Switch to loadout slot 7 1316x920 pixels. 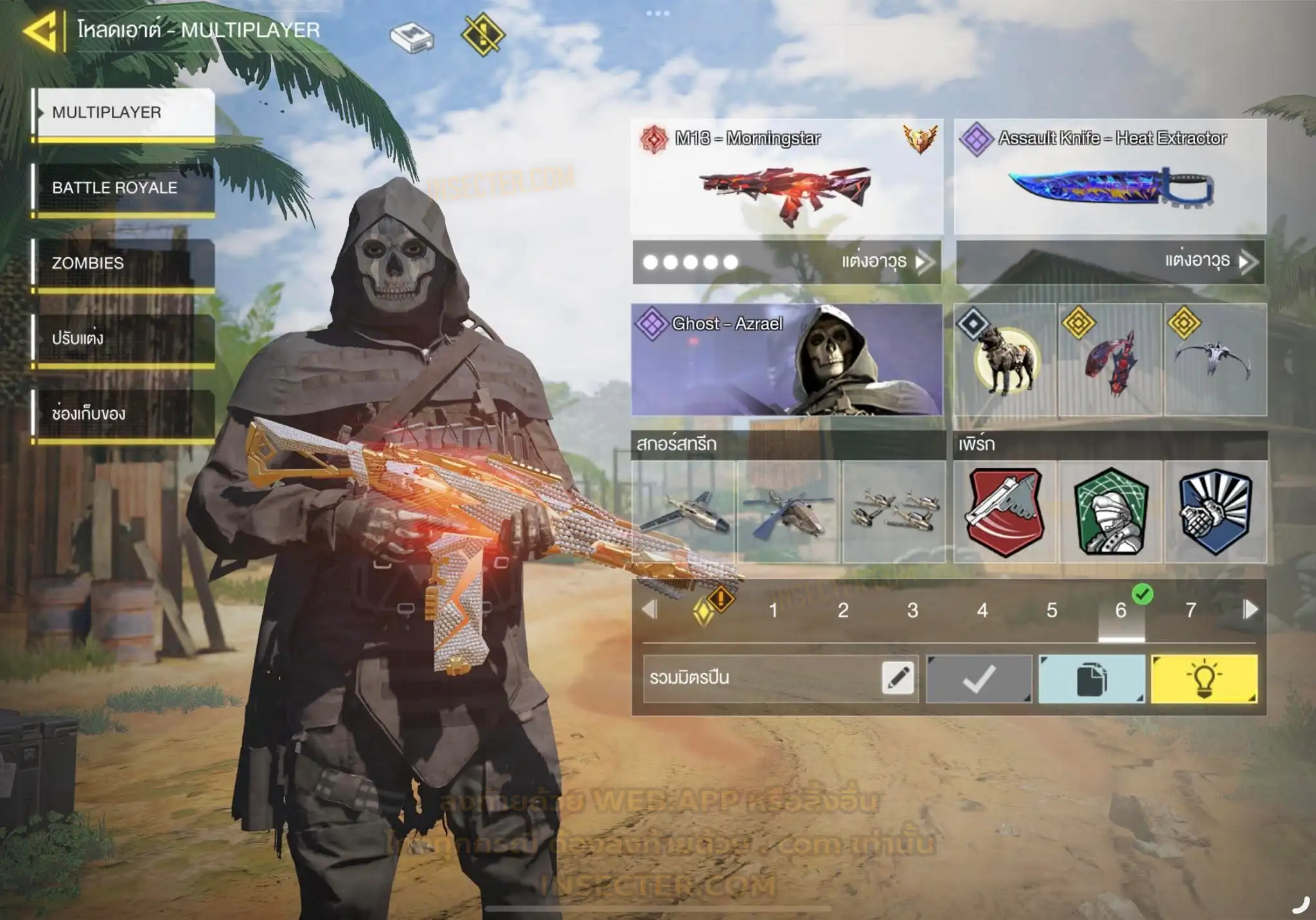[x=1190, y=610]
